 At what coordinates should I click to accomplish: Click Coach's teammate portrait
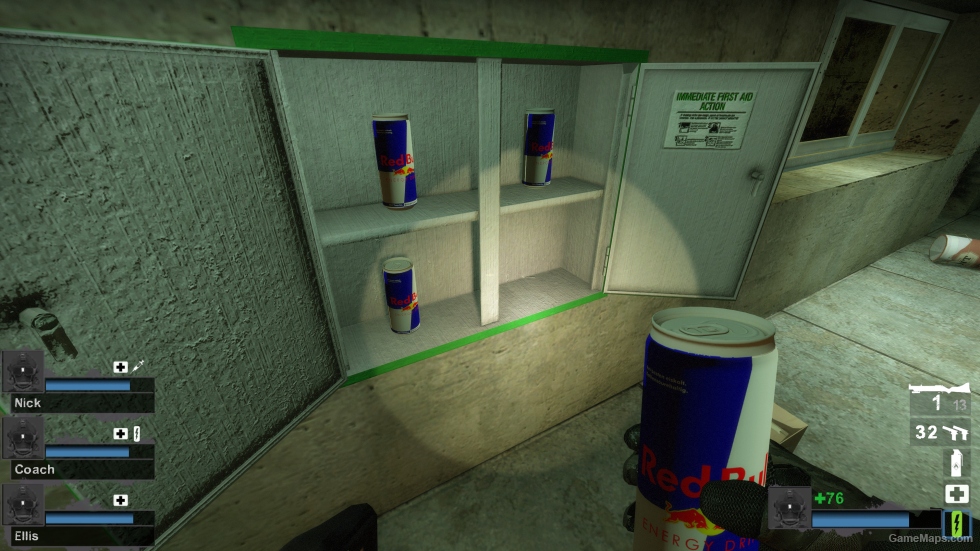23,438
